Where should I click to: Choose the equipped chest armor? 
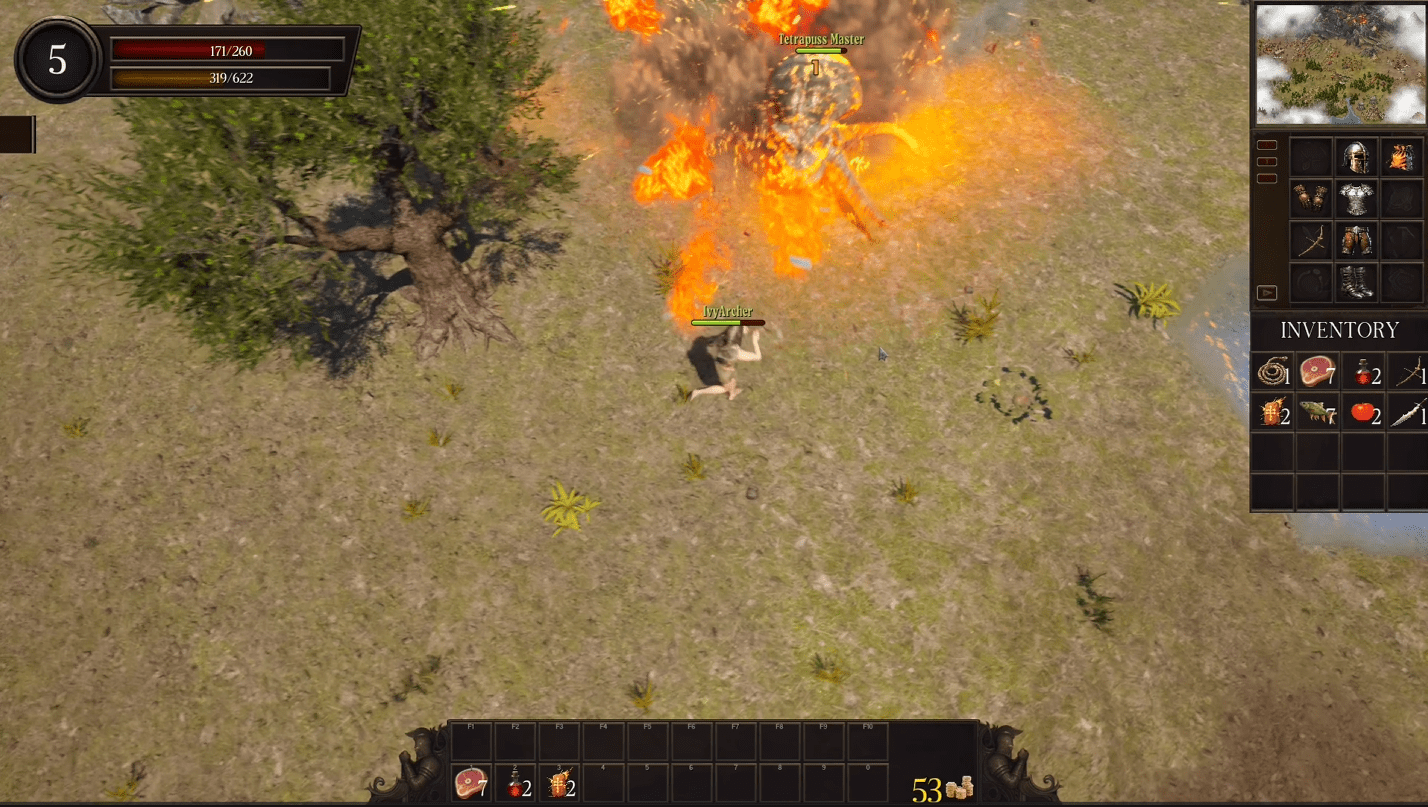(1356, 199)
